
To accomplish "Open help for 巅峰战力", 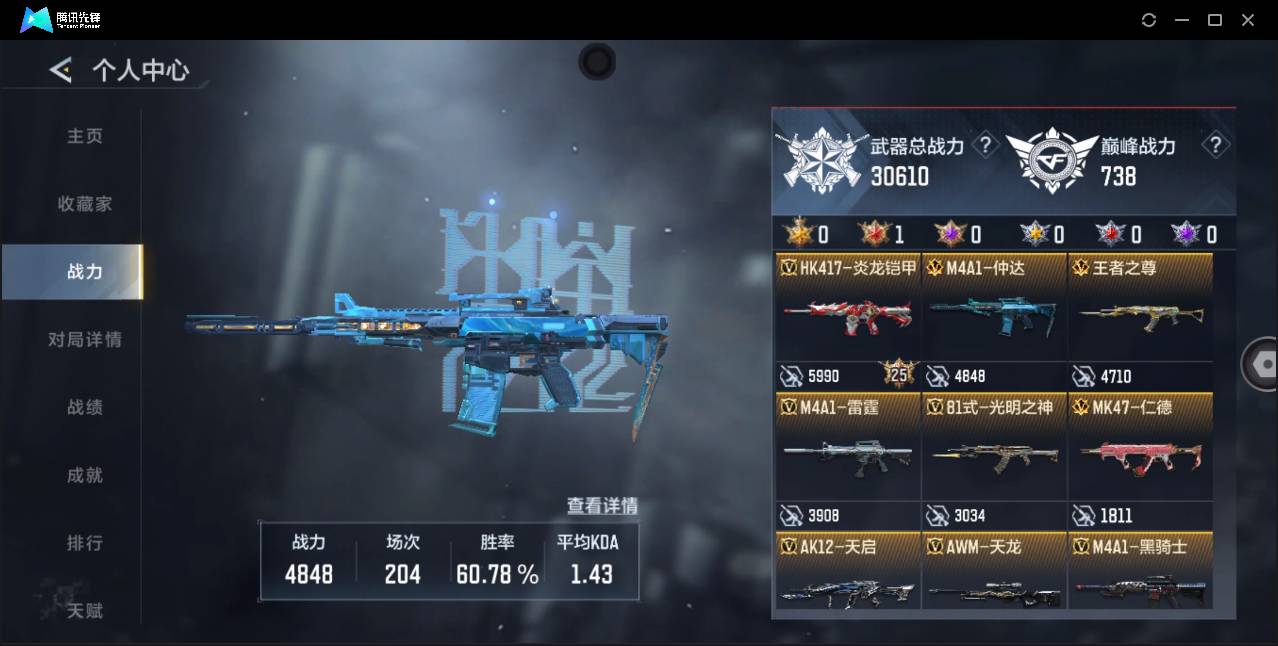I will tap(1215, 146).
